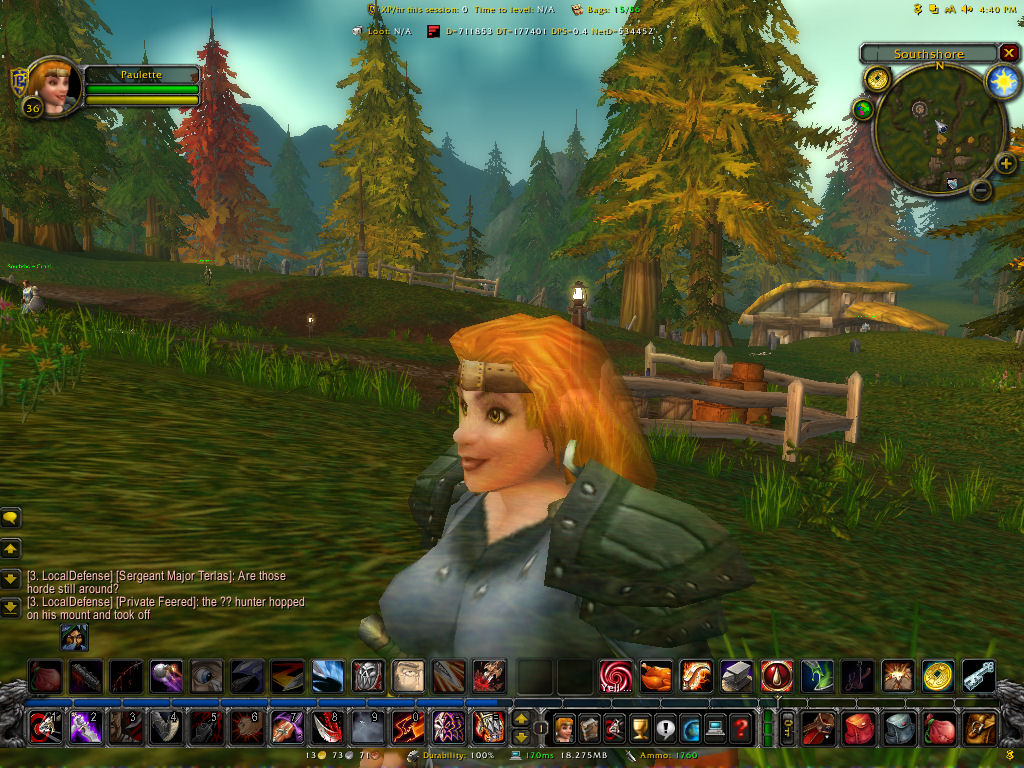Viewport: 1024px width, 768px height.
Task: Click the gold coin minimap button
Action: [877, 79]
